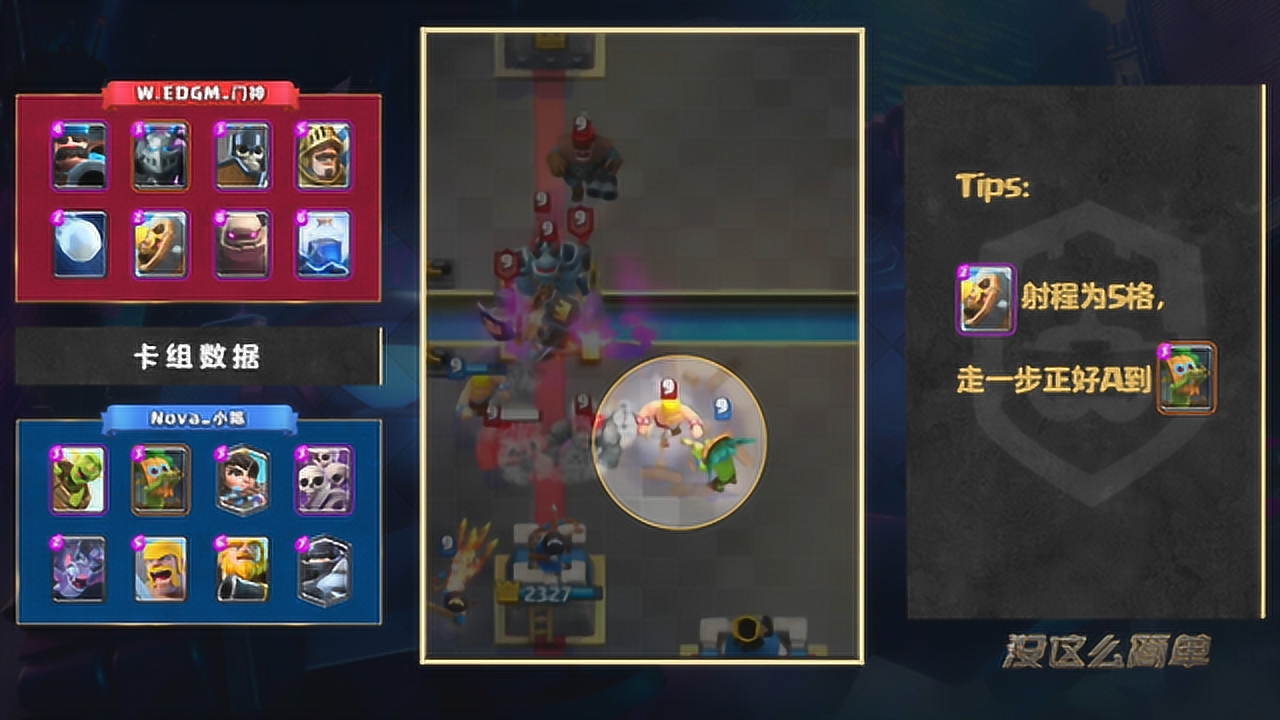Select Barbarian Barrel in the red deck
This screenshot has height=720, width=1280.
tap(161, 243)
